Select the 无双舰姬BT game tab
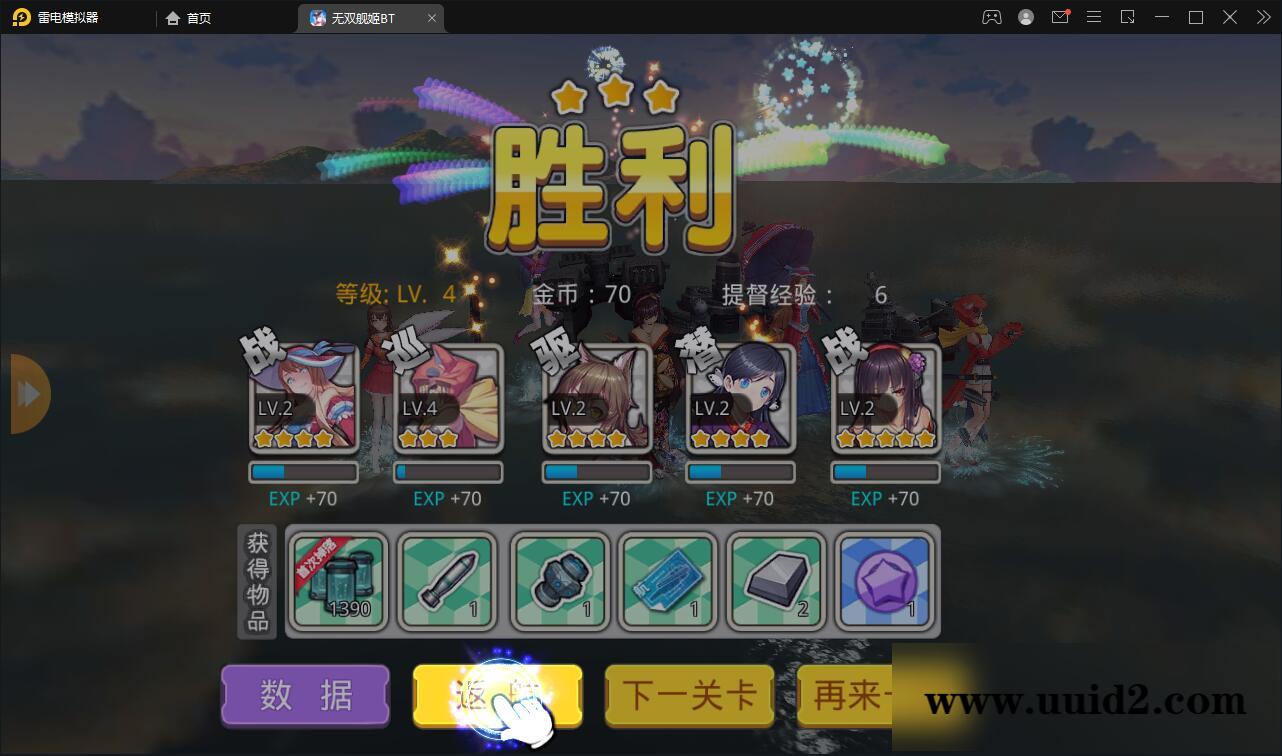 point(365,17)
